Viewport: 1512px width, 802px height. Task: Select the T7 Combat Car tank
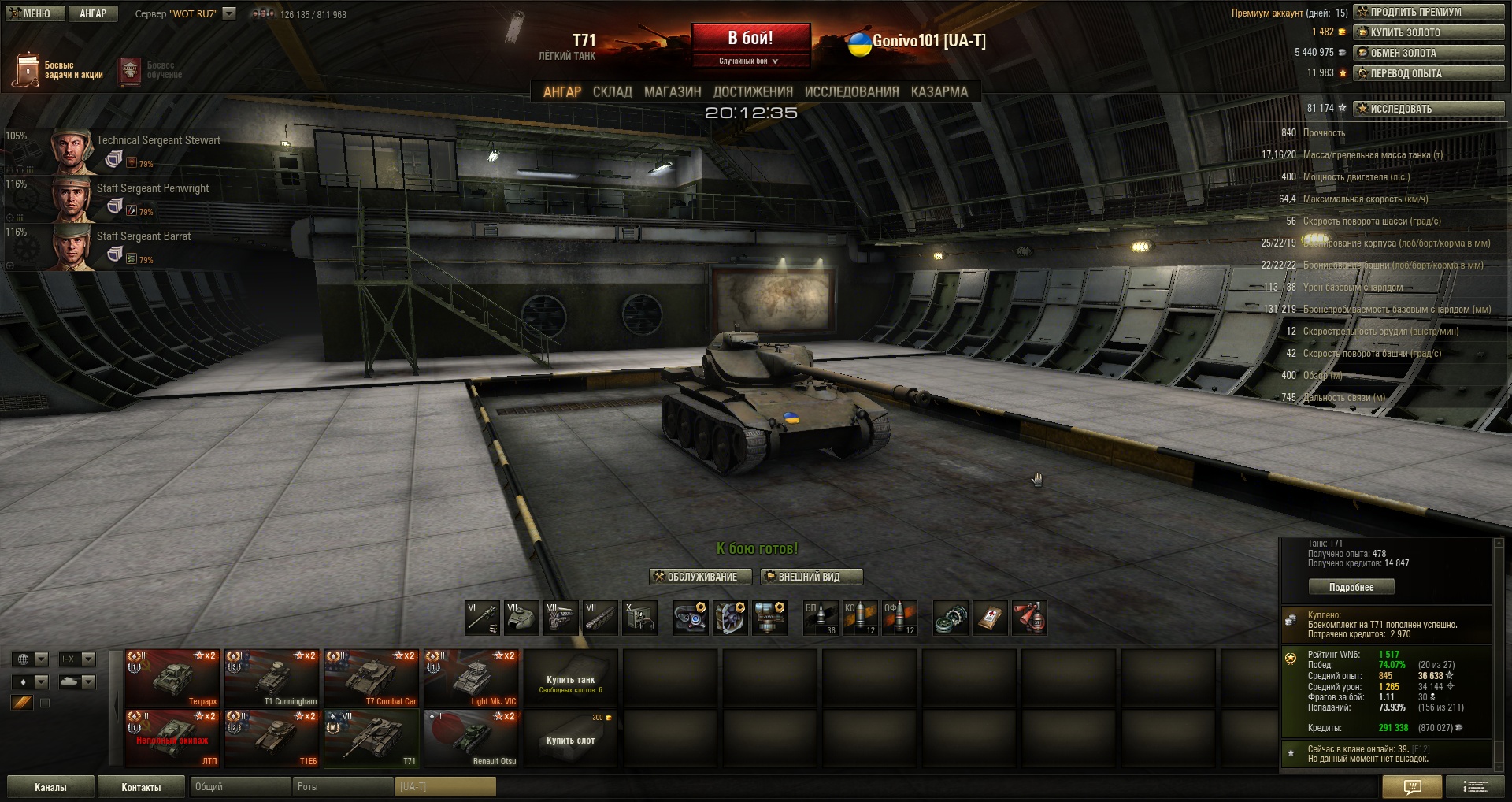click(x=371, y=678)
